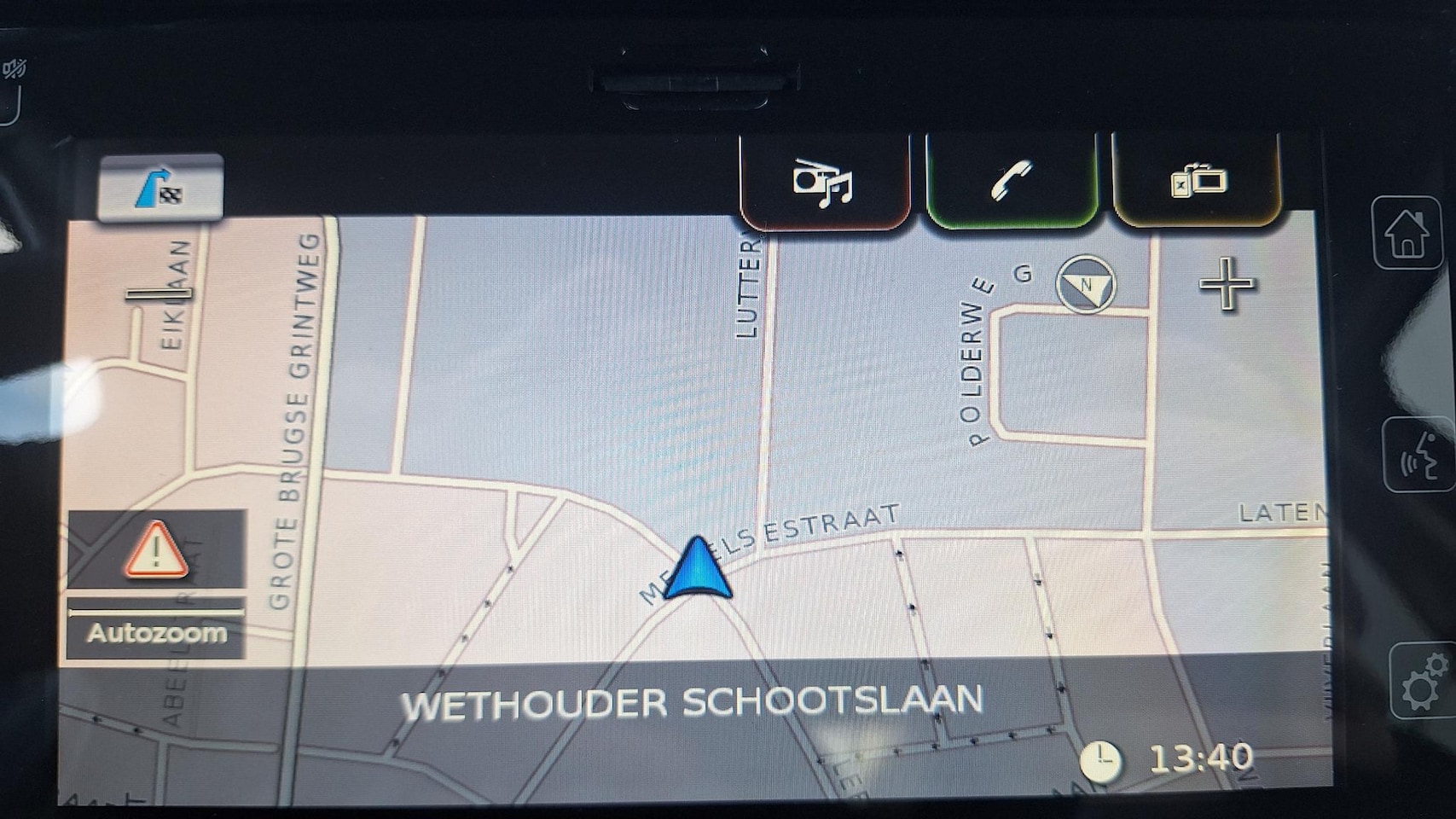
Task: Toggle the Autozoom button
Action: tap(157, 632)
